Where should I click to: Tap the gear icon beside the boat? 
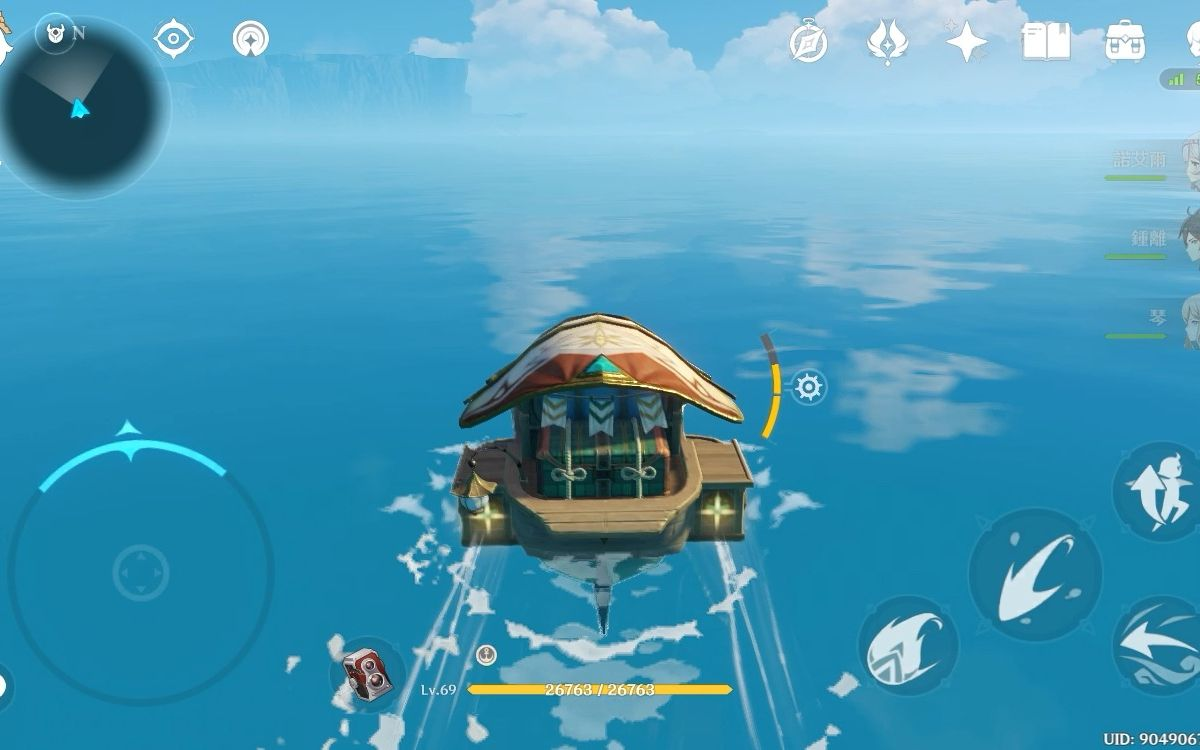pos(809,386)
